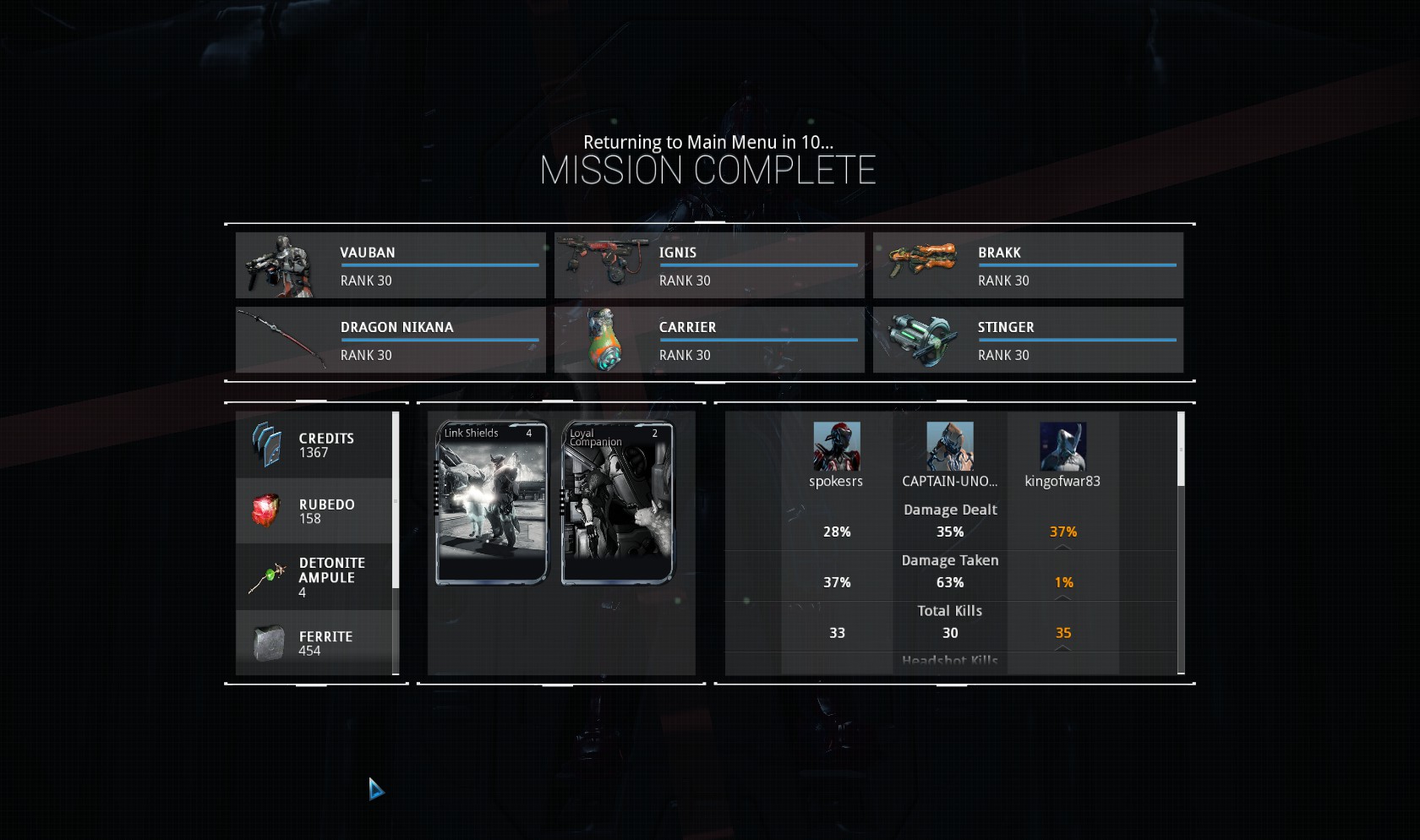
Task: Select the Vauban warframe panel
Action: tap(390, 265)
